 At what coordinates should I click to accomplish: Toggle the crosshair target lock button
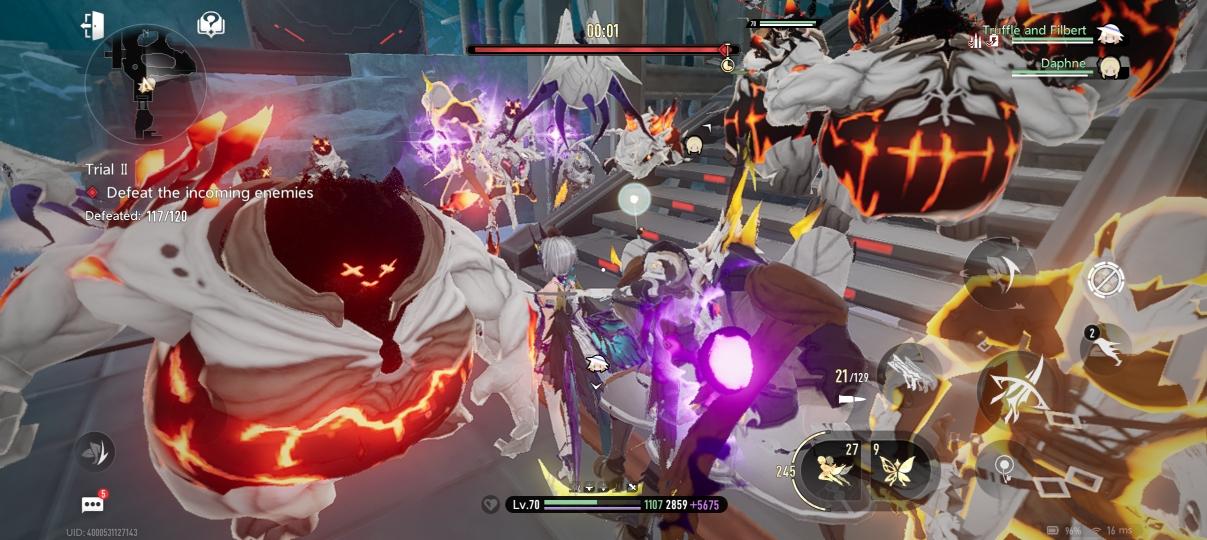[1105, 279]
